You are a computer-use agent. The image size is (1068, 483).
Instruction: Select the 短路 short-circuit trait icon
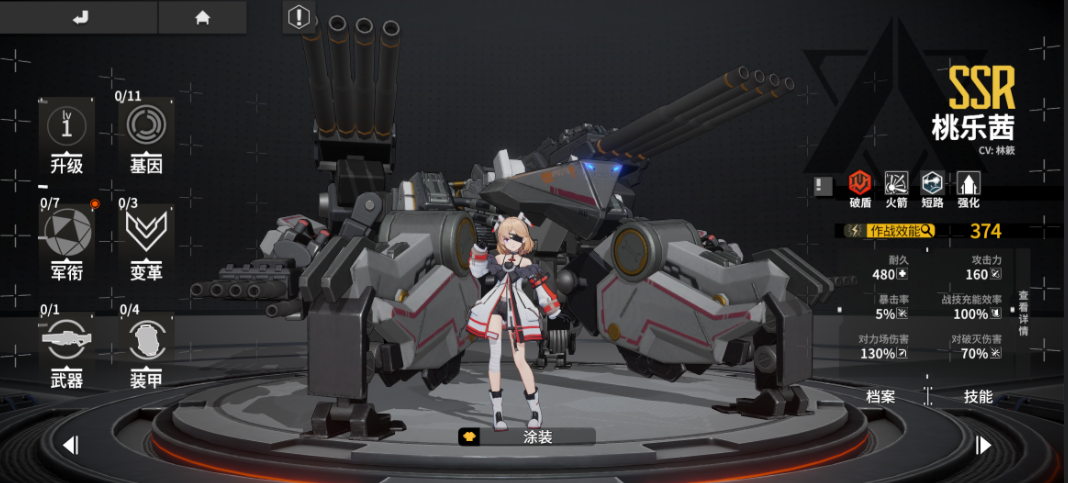pyautogui.click(x=932, y=187)
